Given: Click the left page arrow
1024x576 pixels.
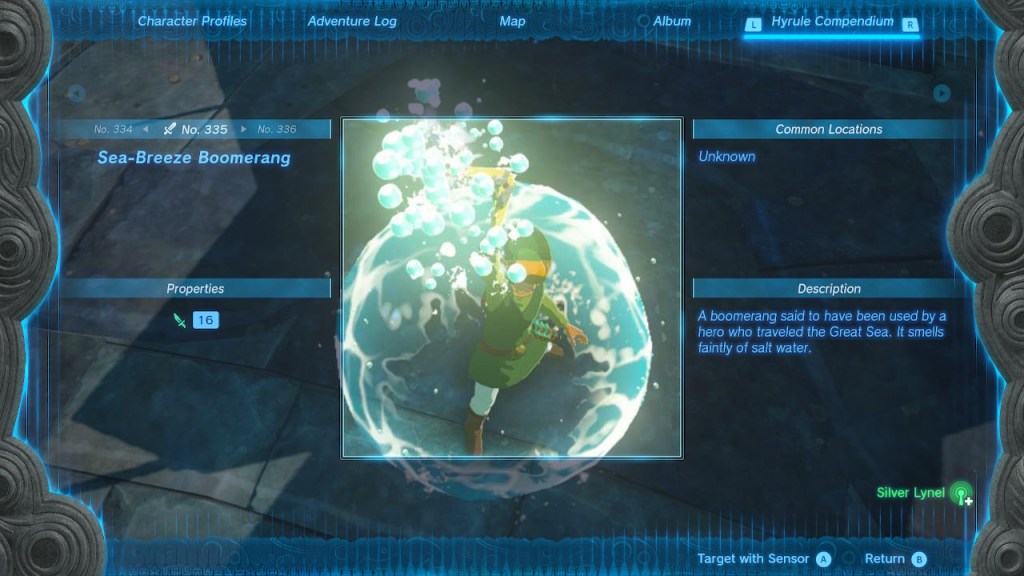Looking at the screenshot, I should pos(75,93).
